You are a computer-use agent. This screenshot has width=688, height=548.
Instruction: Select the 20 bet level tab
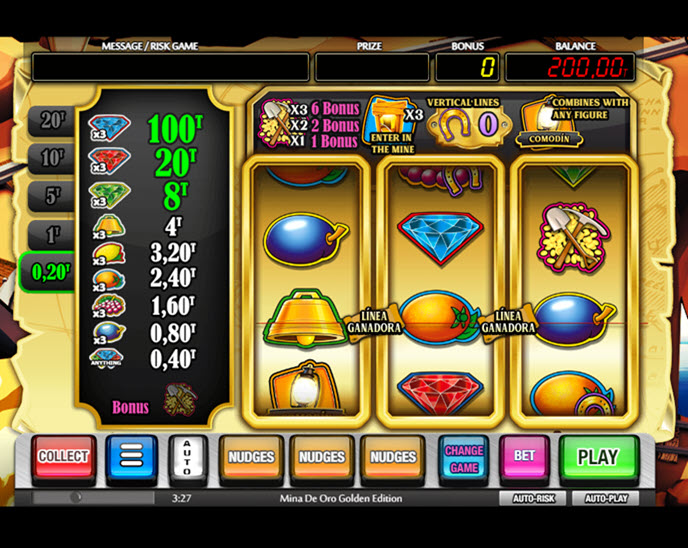click(x=51, y=122)
